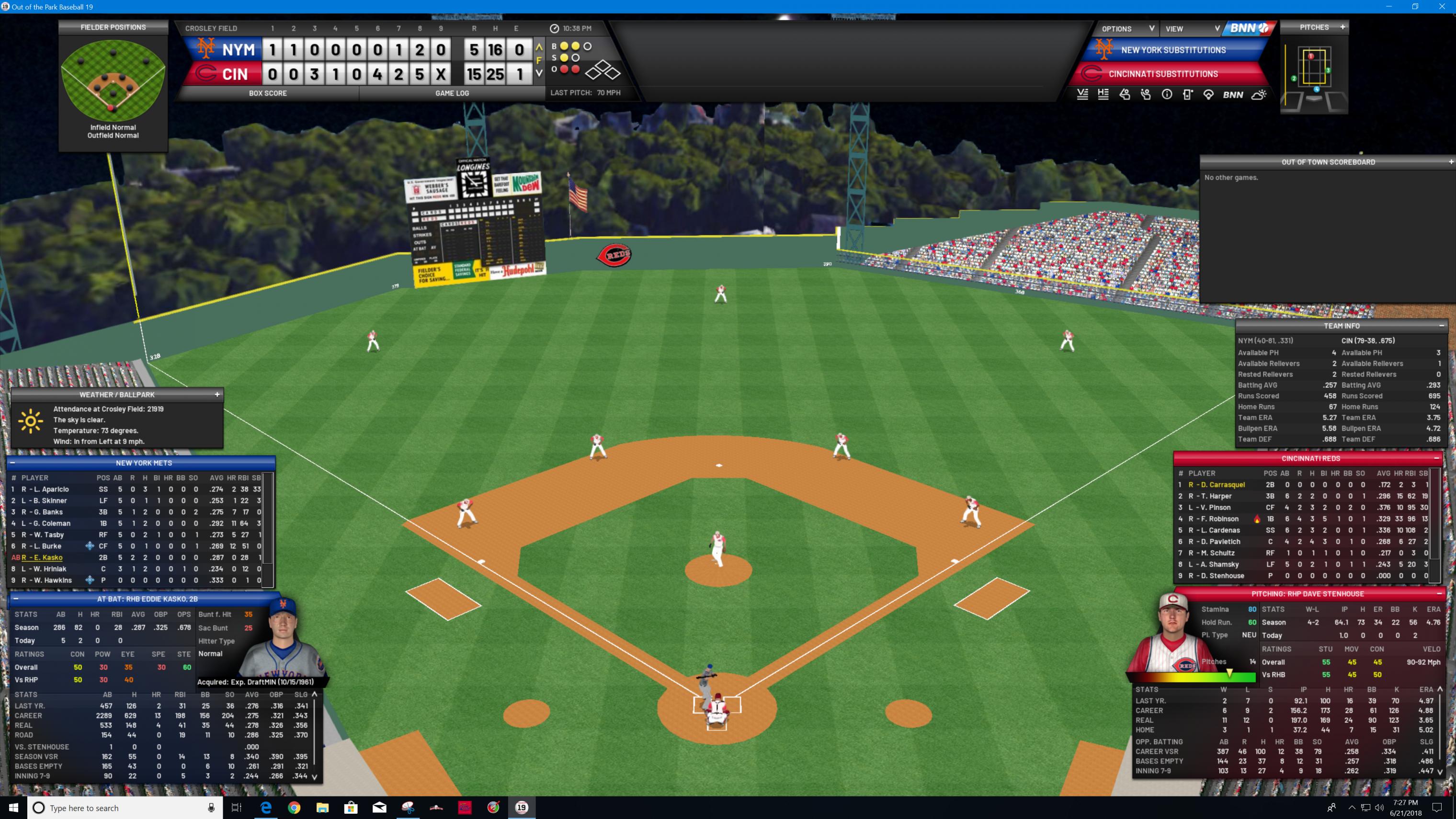Open the weather cloud icon

(1259, 95)
